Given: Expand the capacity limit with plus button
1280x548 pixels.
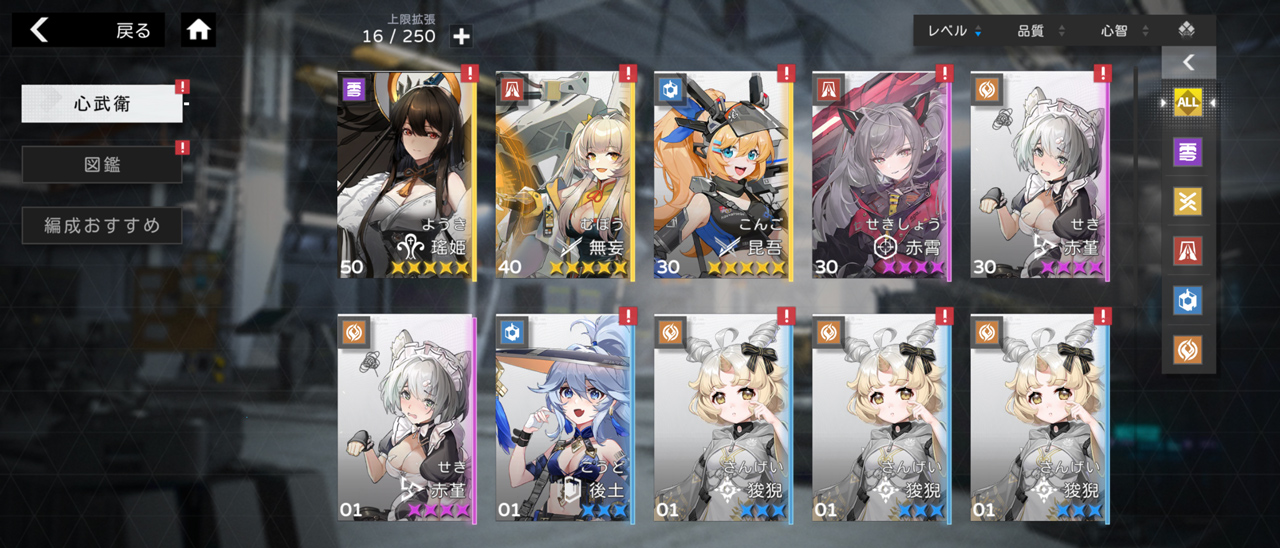Looking at the screenshot, I should pos(461,37).
